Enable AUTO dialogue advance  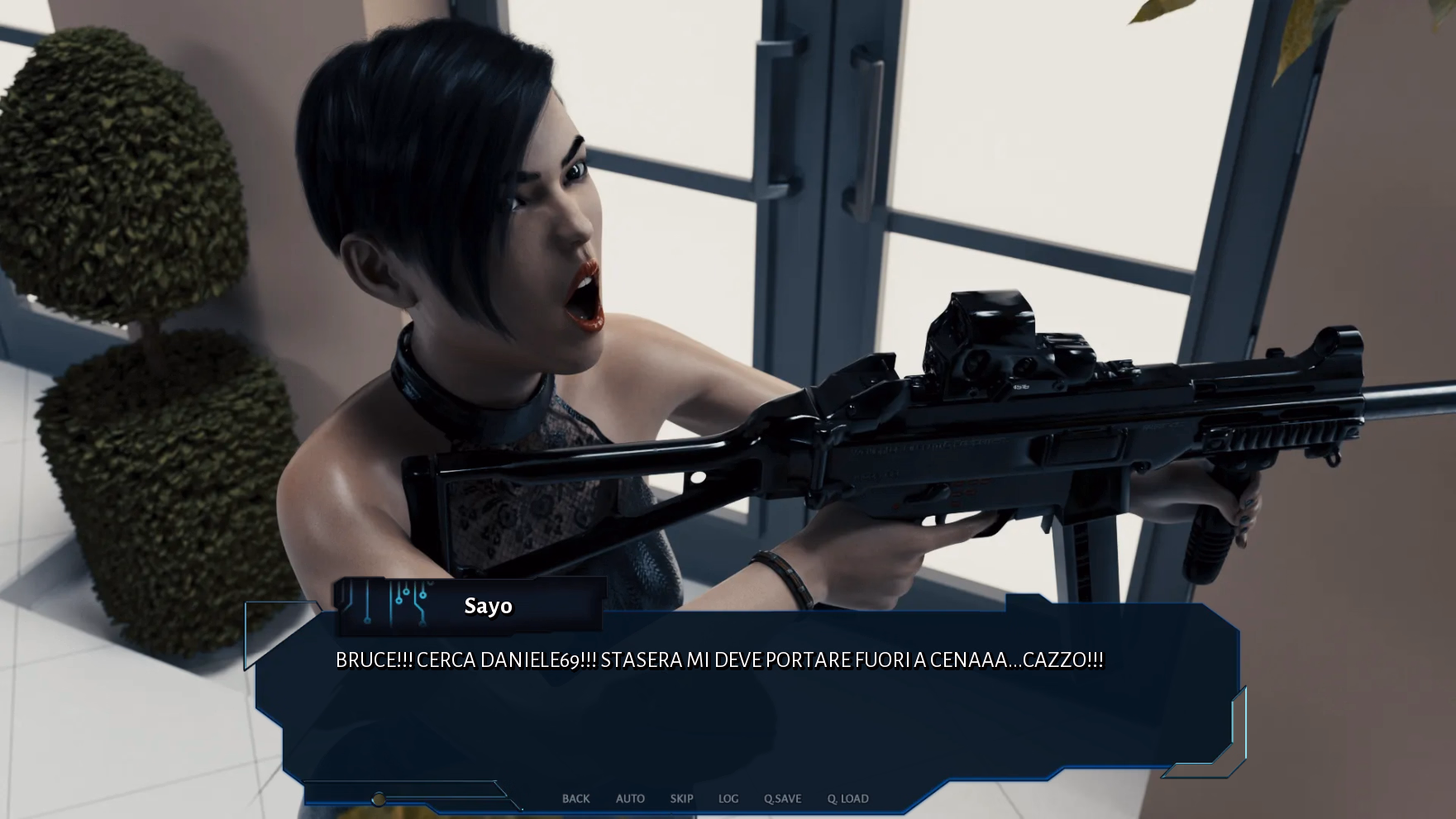[630, 798]
